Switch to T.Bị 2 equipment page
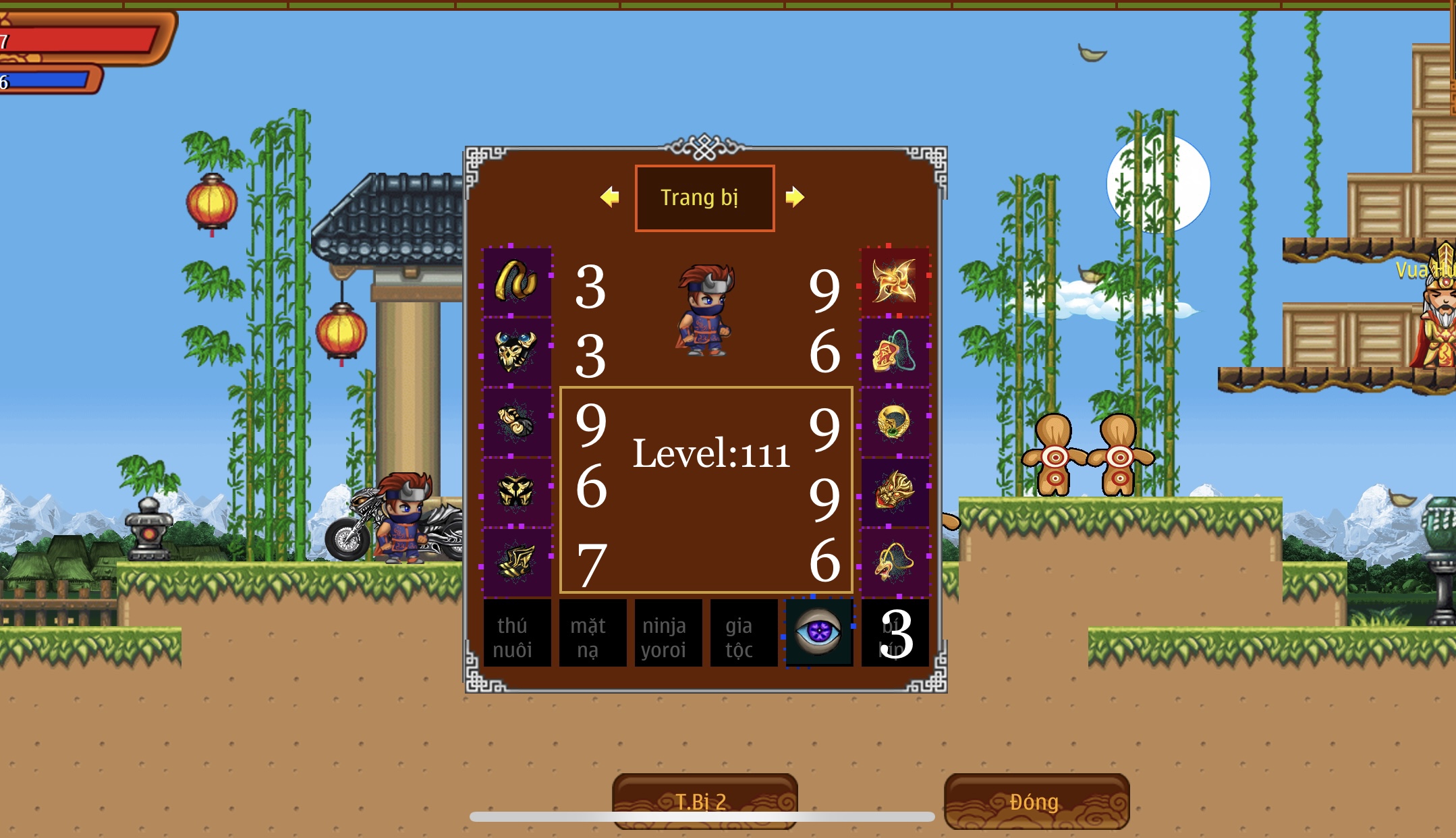Screen dimensions: 1456x838 [x=704, y=801]
